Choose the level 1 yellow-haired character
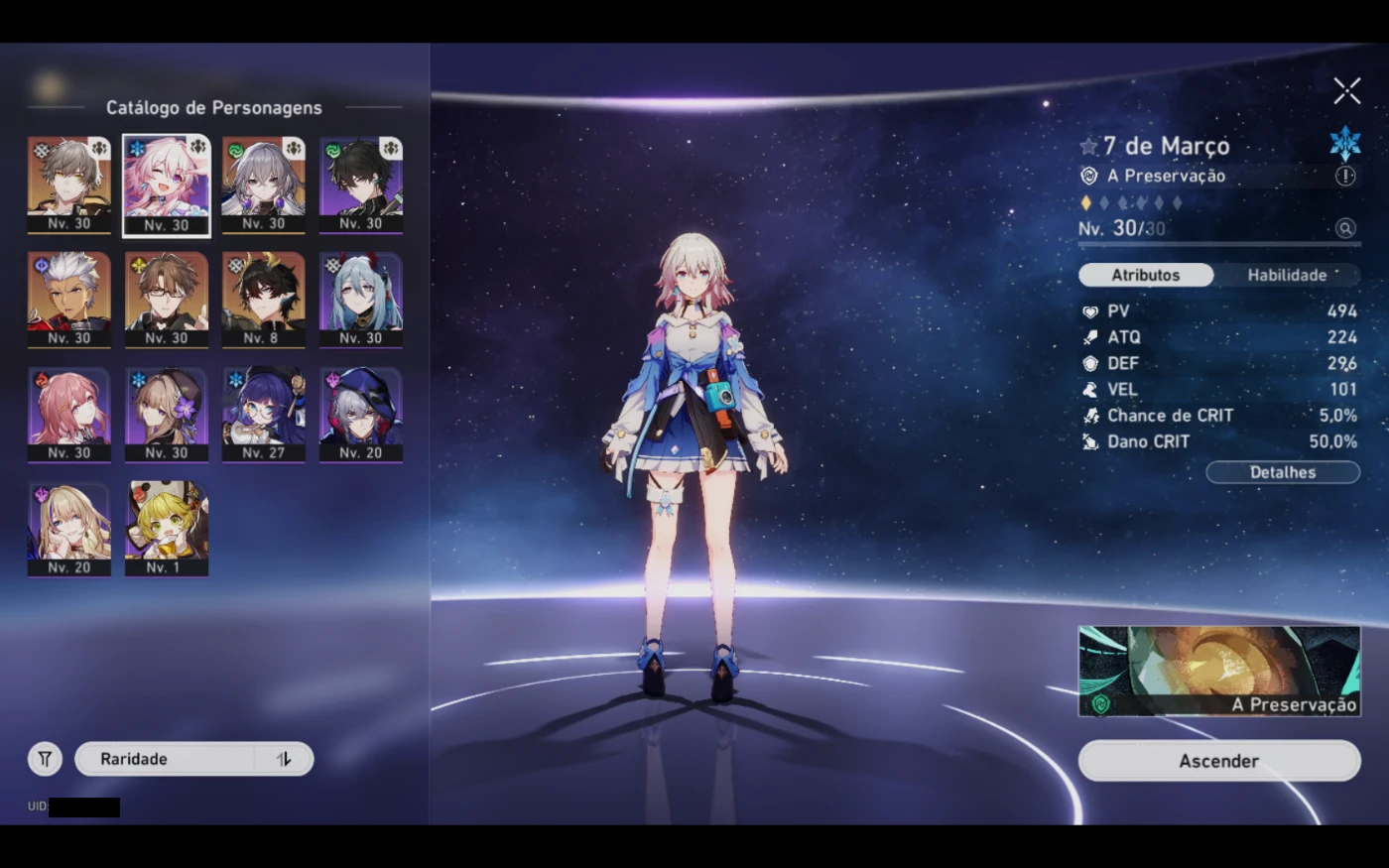The image size is (1389, 868). [x=167, y=528]
